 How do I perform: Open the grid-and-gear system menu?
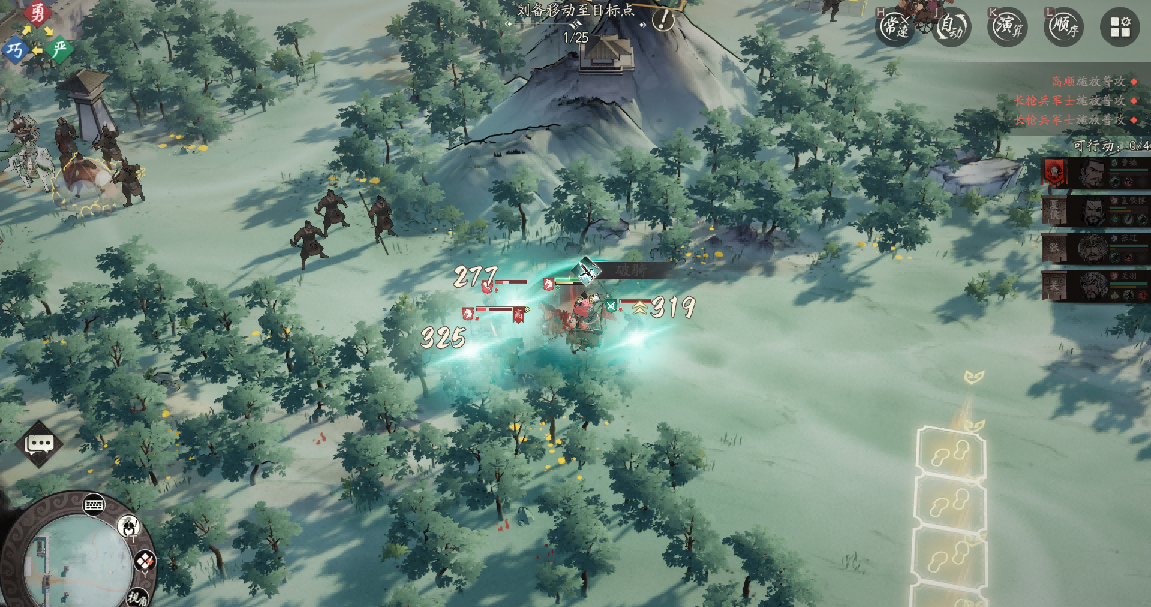tap(1120, 28)
